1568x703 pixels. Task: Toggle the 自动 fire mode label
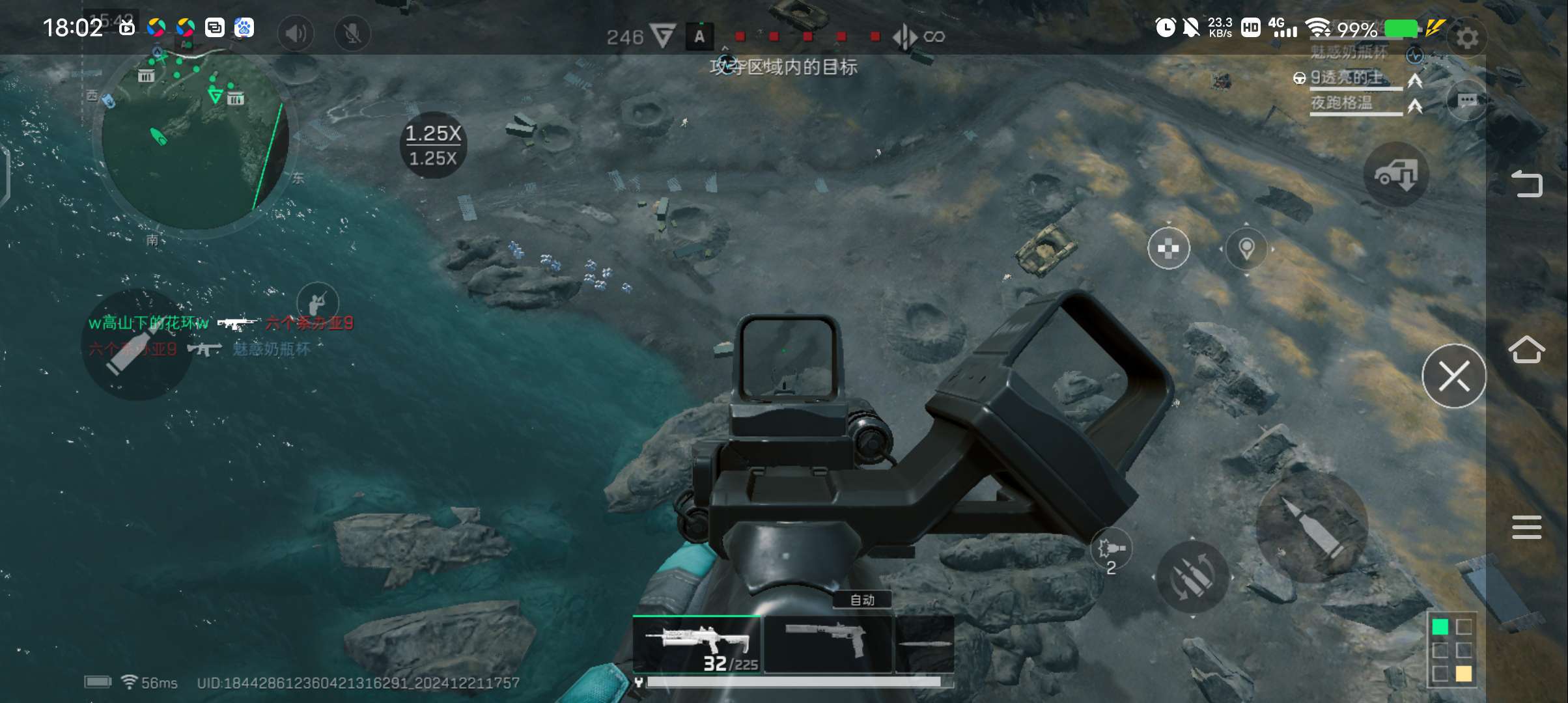click(862, 600)
